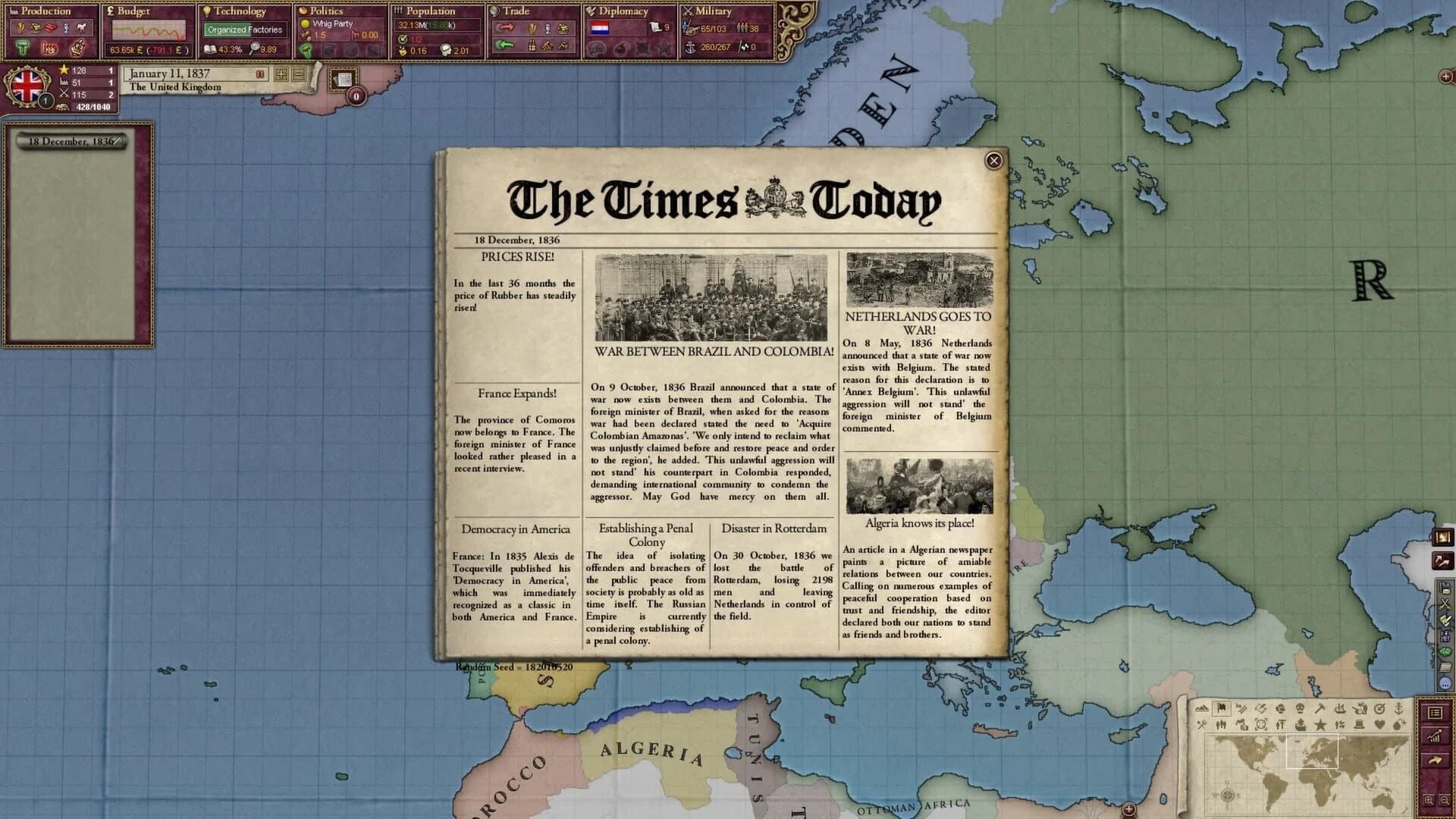Screen dimensions: 1456x819
Task: Toggle the party loyalty heart map mode
Action: (1380, 726)
